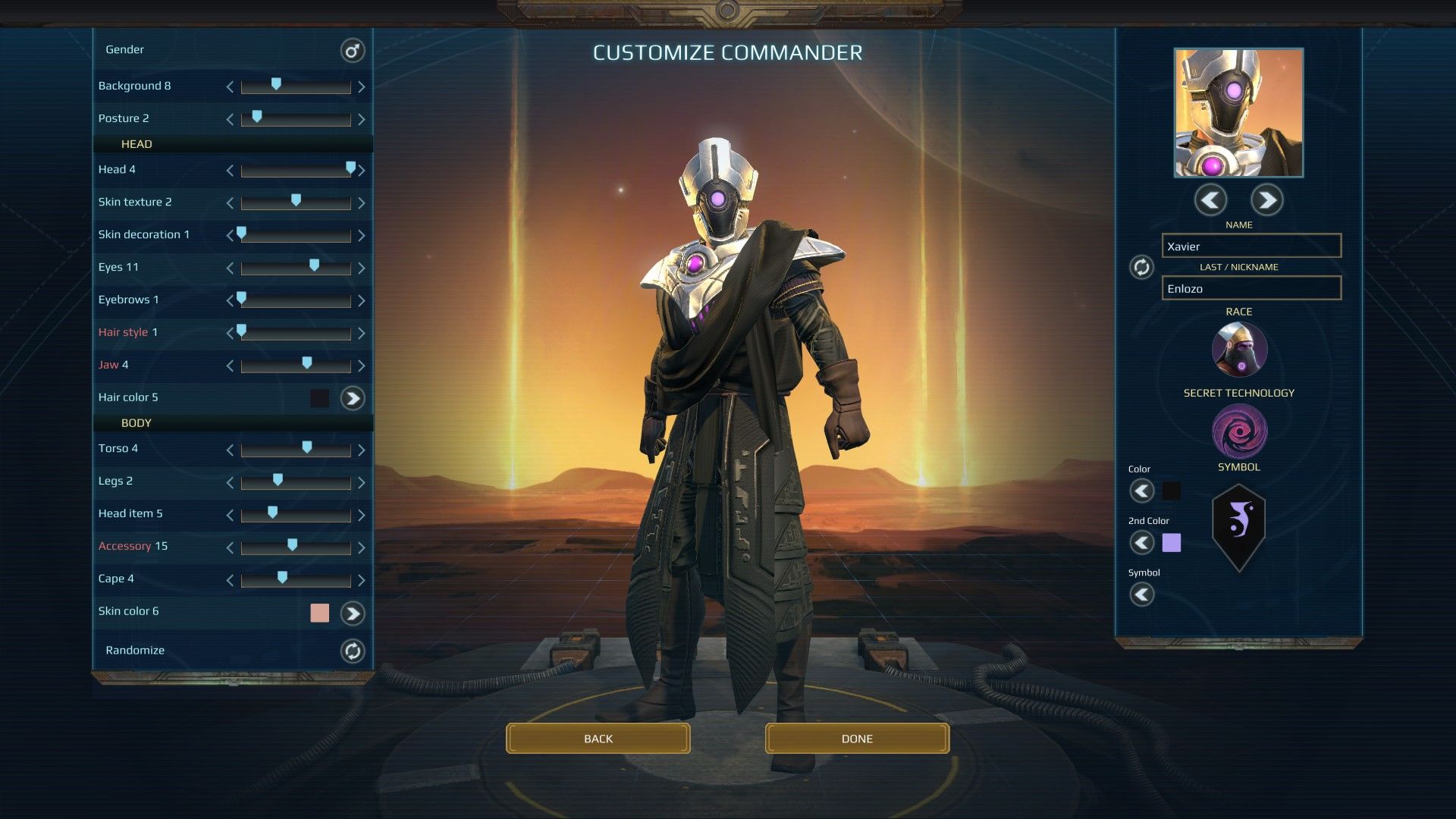Click the right arrow on Head 4 option
Image resolution: width=1456 pixels, height=819 pixels.
point(362,171)
